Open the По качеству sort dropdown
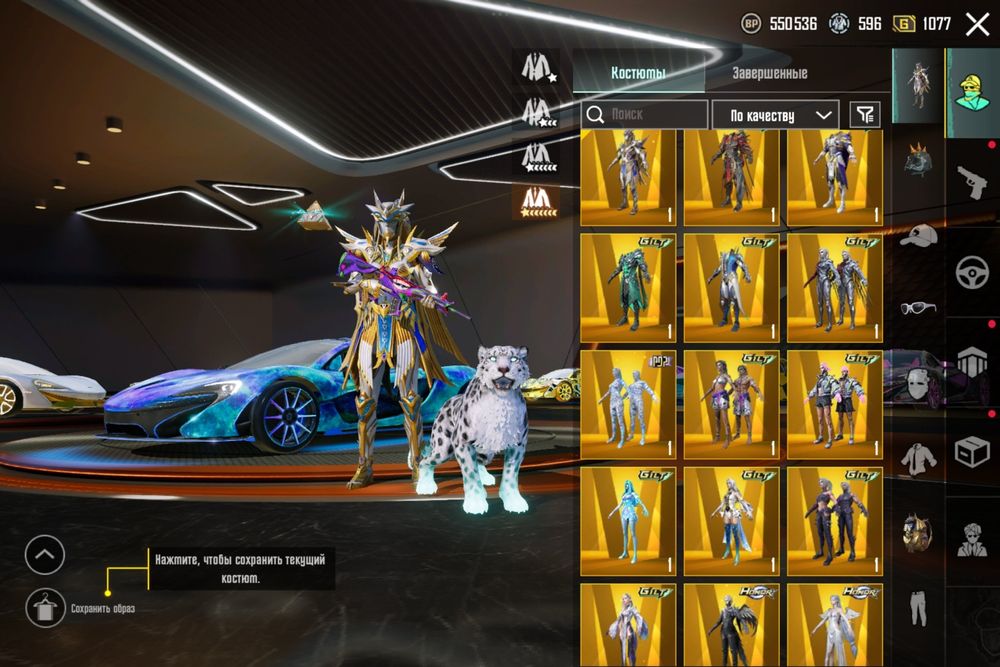Image resolution: width=1000 pixels, height=667 pixels. [775, 115]
